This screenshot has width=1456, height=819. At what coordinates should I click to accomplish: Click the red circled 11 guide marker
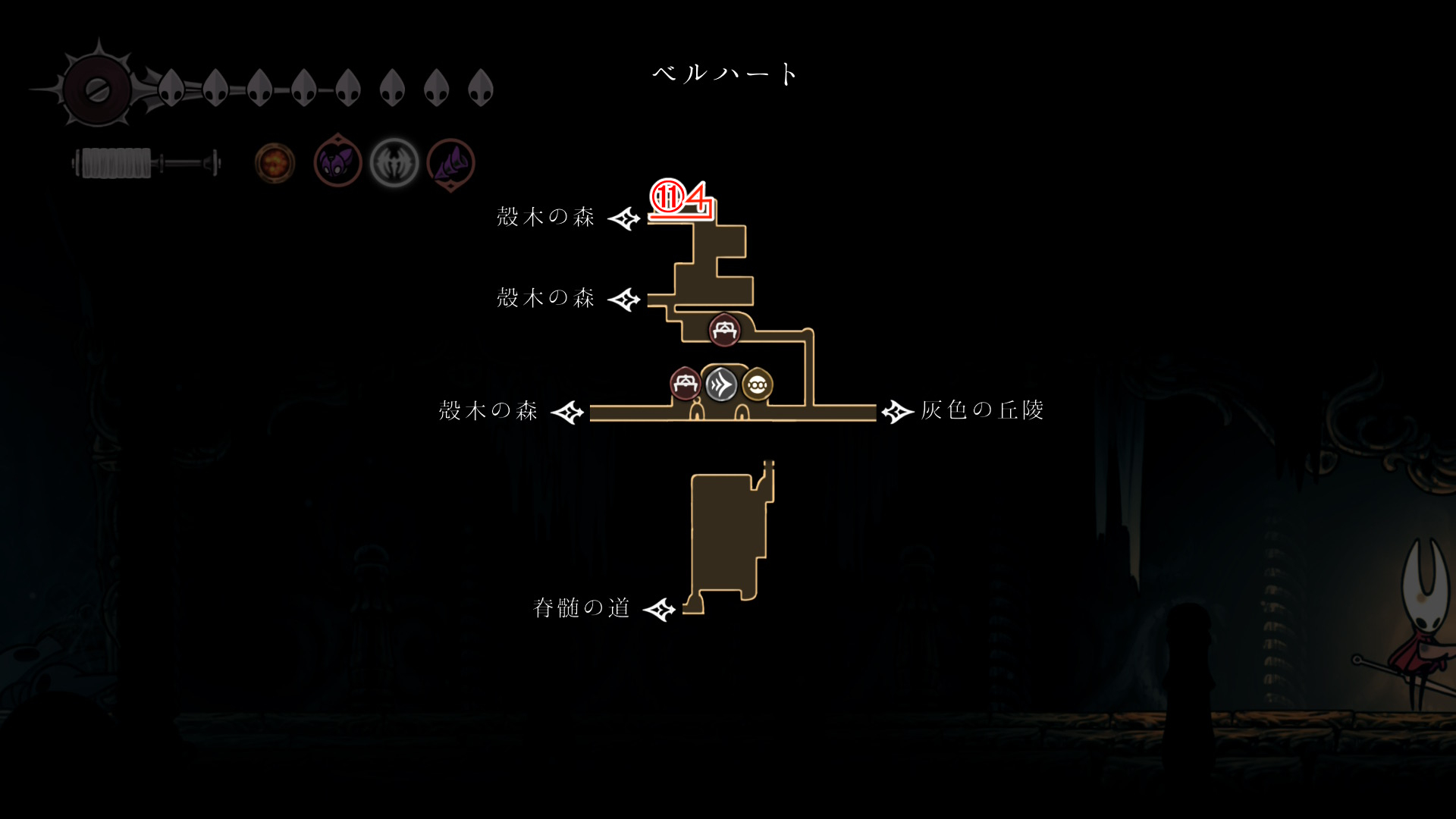(668, 197)
